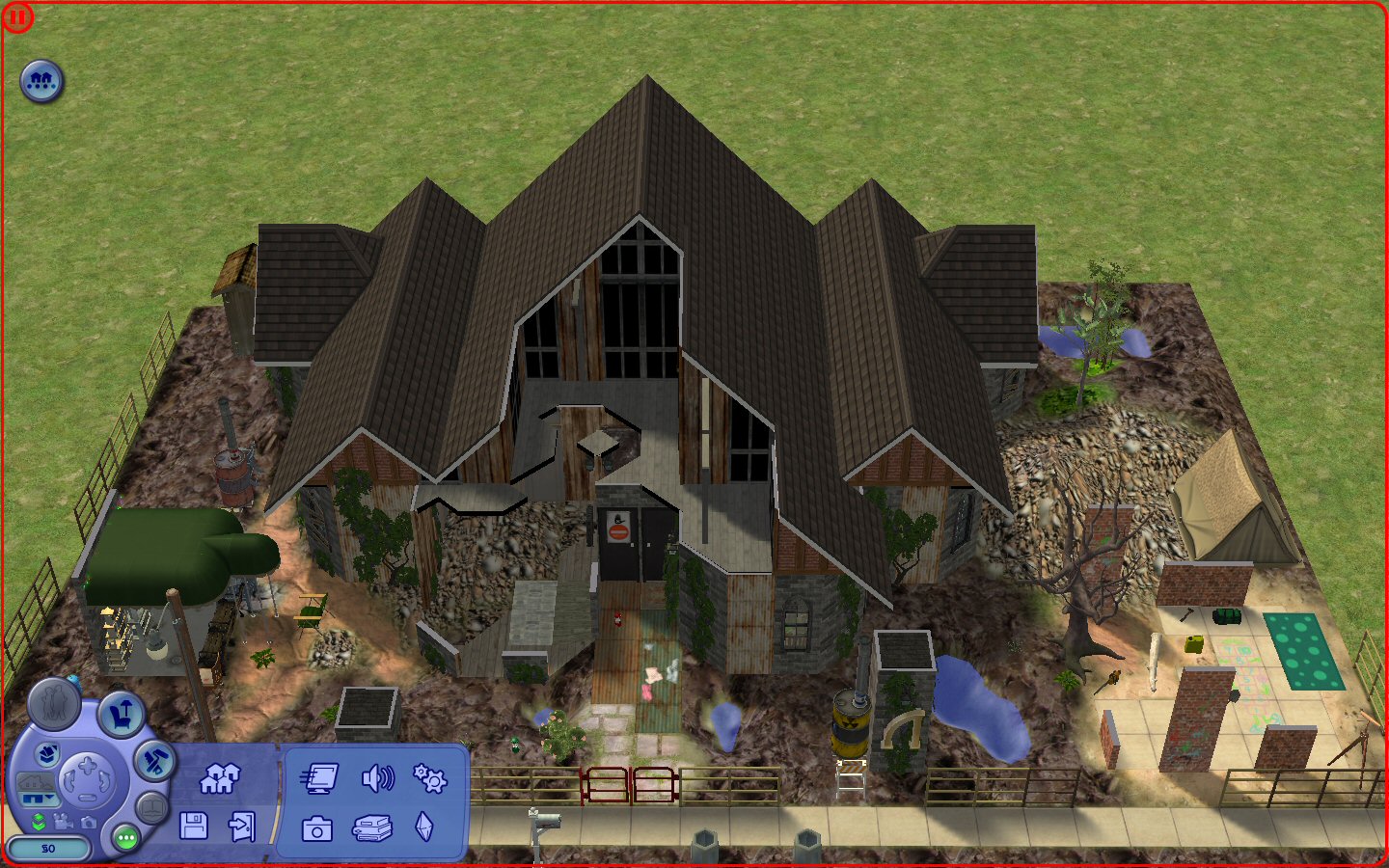Pause the game with the red pause indicator
1389x868 pixels.
[17, 16]
